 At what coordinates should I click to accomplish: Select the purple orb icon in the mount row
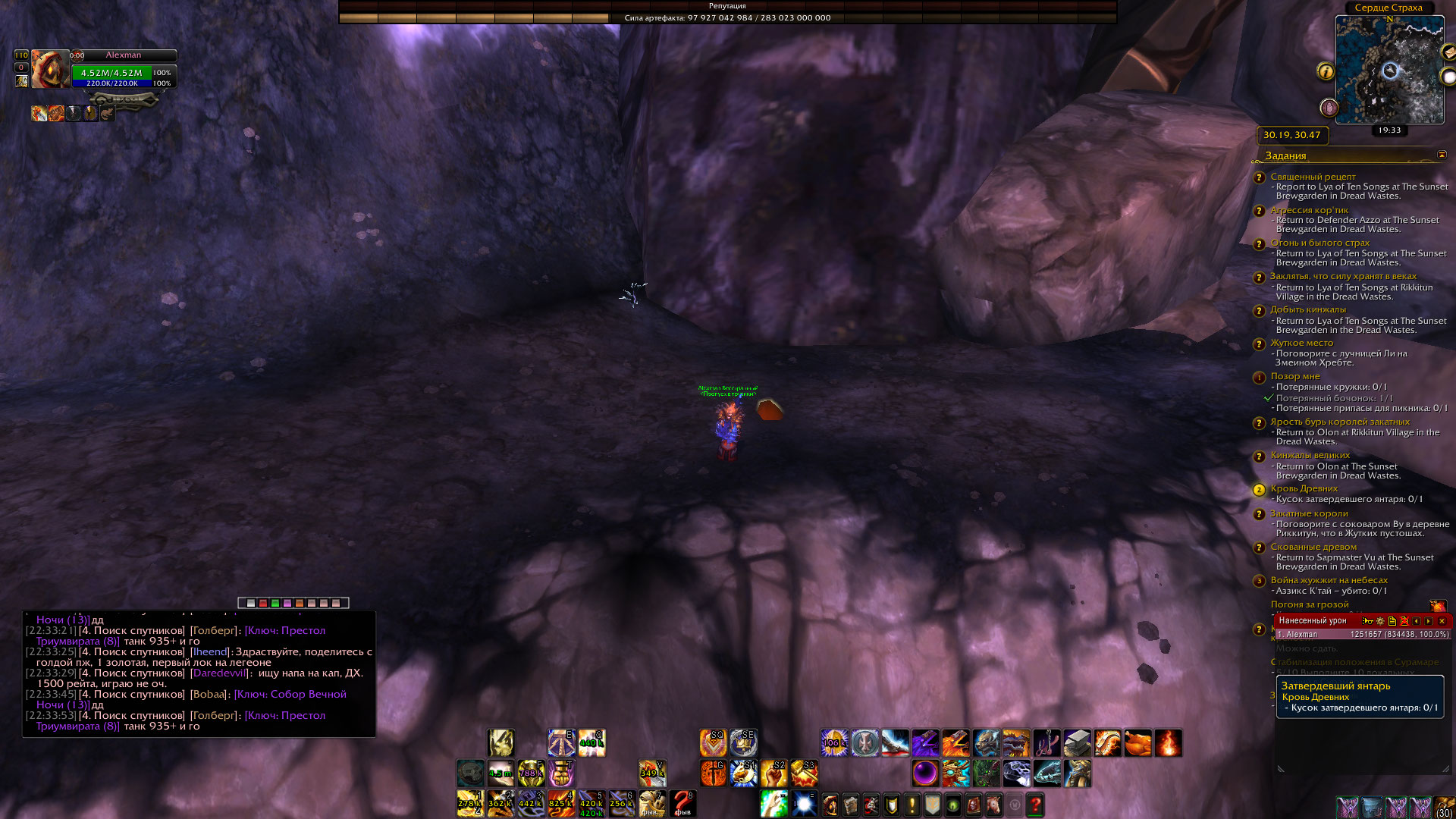(x=924, y=773)
